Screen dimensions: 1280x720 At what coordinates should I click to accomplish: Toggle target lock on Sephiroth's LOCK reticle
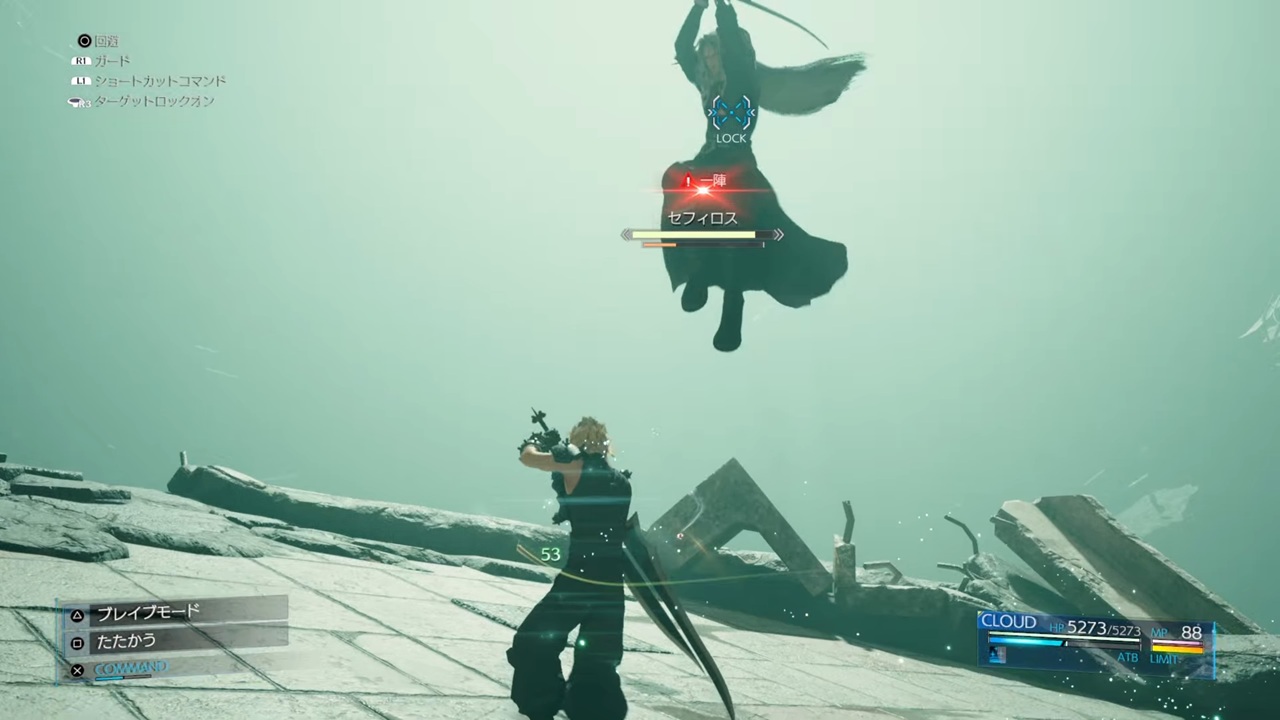click(x=731, y=113)
